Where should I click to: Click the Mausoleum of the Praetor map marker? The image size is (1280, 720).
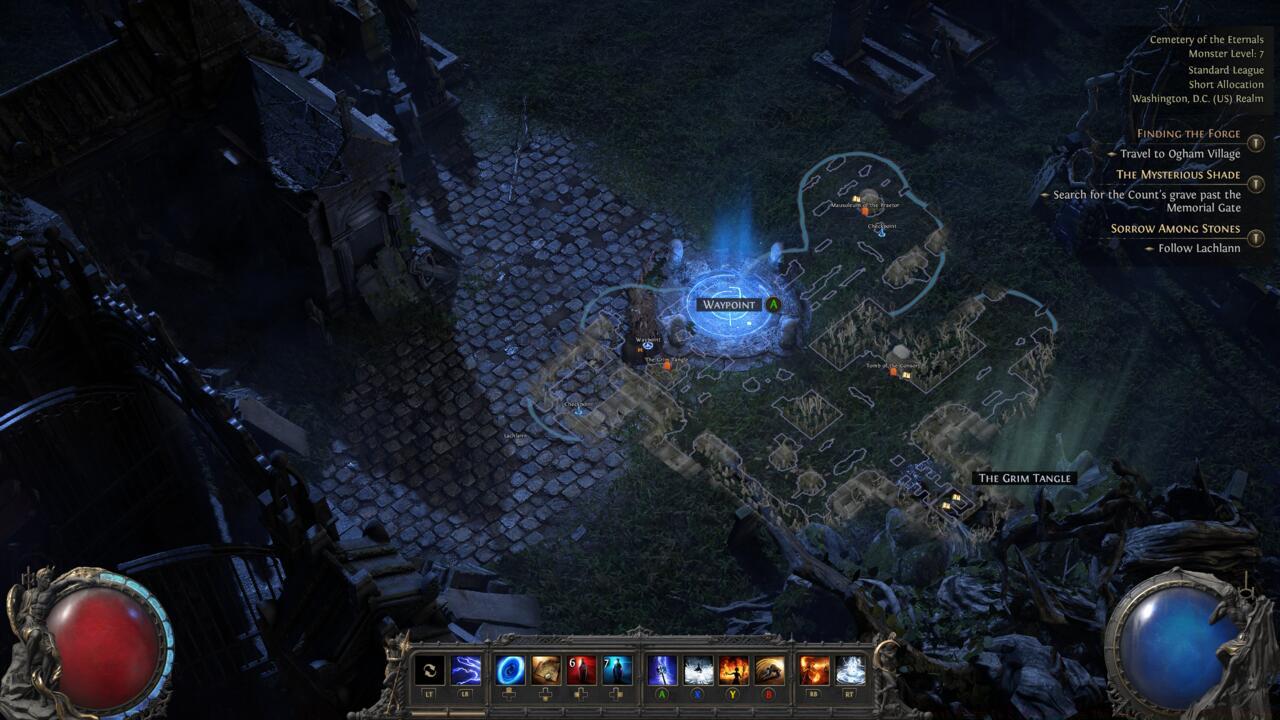coord(855,197)
